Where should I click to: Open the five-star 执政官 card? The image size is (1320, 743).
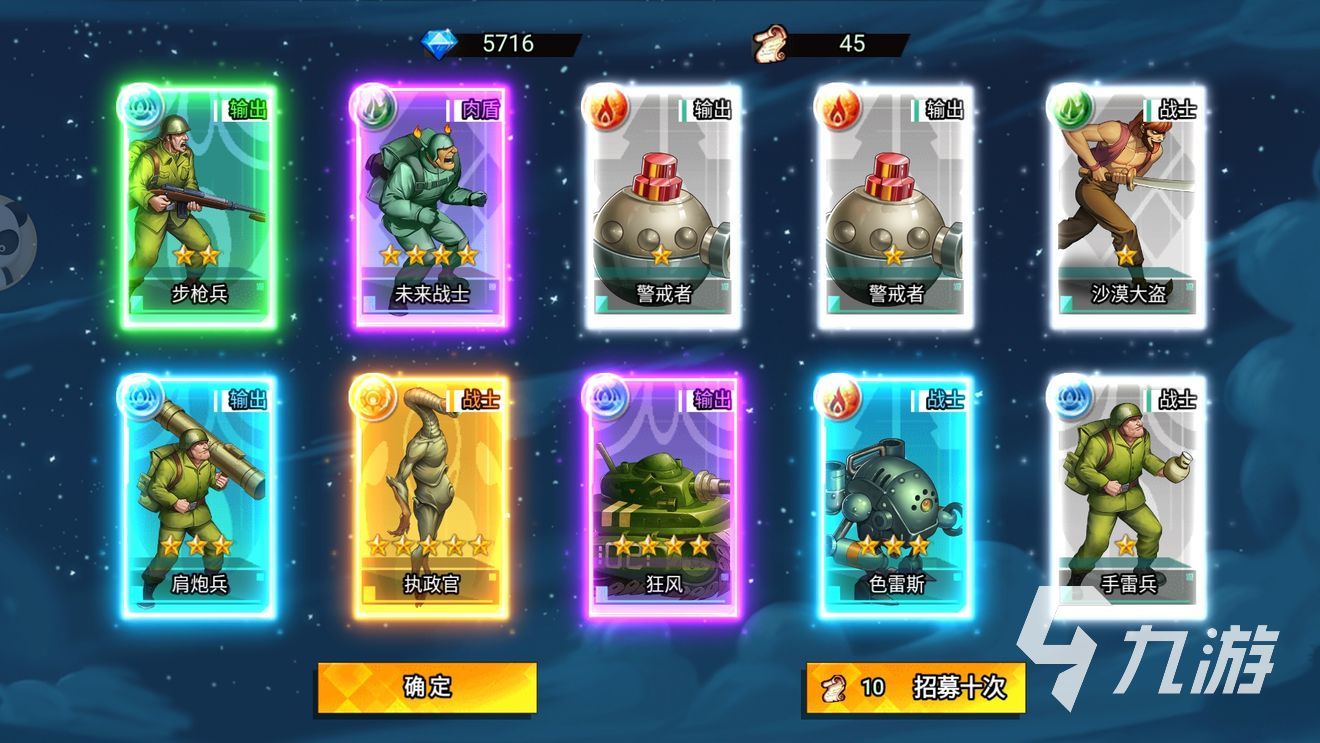click(430, 496)
